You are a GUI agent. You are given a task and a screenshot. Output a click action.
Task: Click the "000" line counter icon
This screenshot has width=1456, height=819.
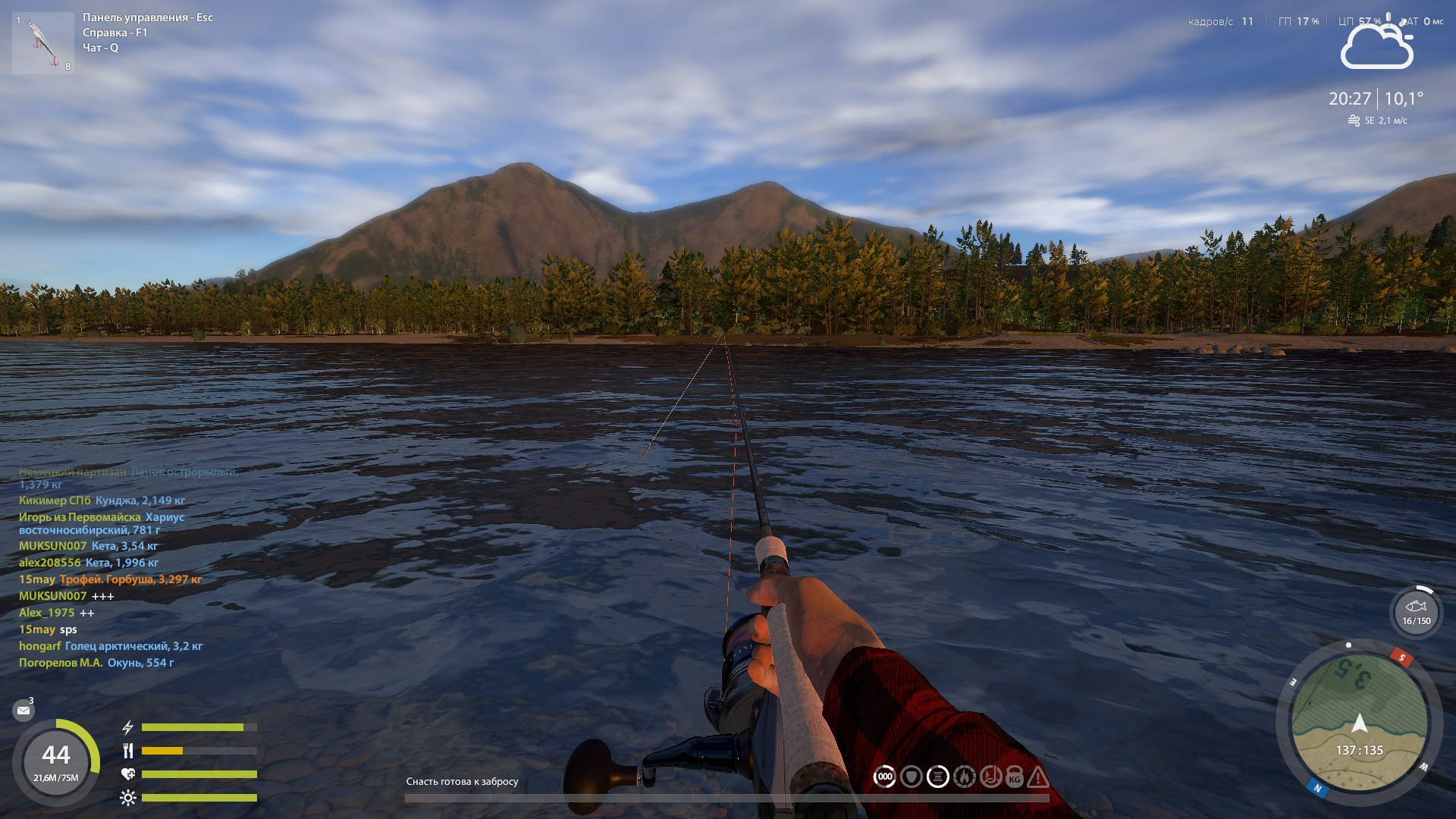coord(884,777)
